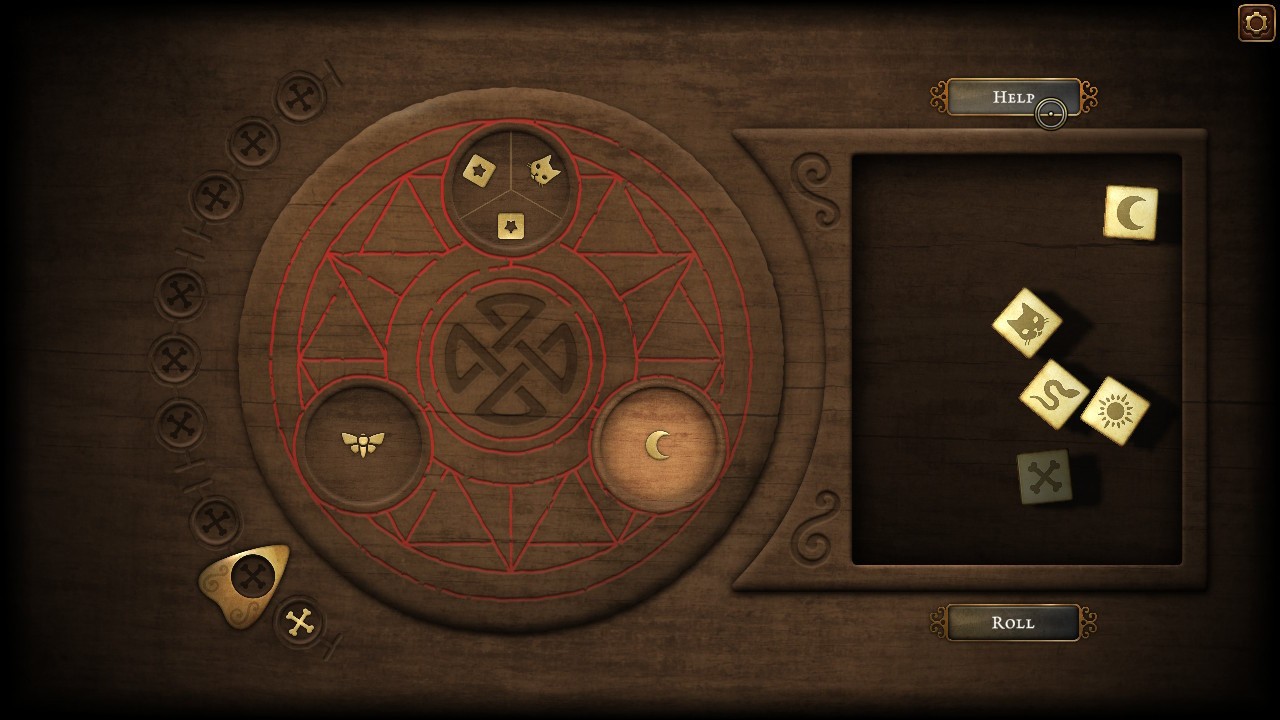The height and width of the screenshot is (720, 1280).
Task: Select the three-symbol slot atop the board
Action: tap(511, 189)
